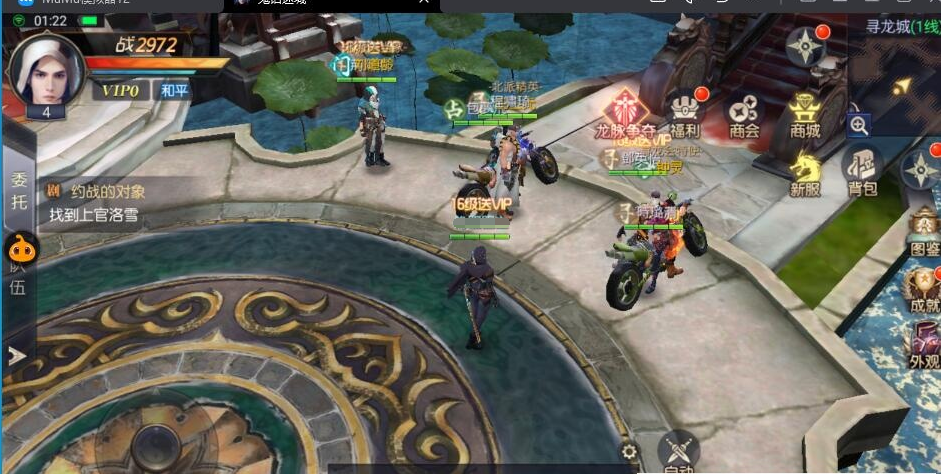Open the 福利 welfare rewards menu
Screen dimensions: 945x474
click(685, 113)
